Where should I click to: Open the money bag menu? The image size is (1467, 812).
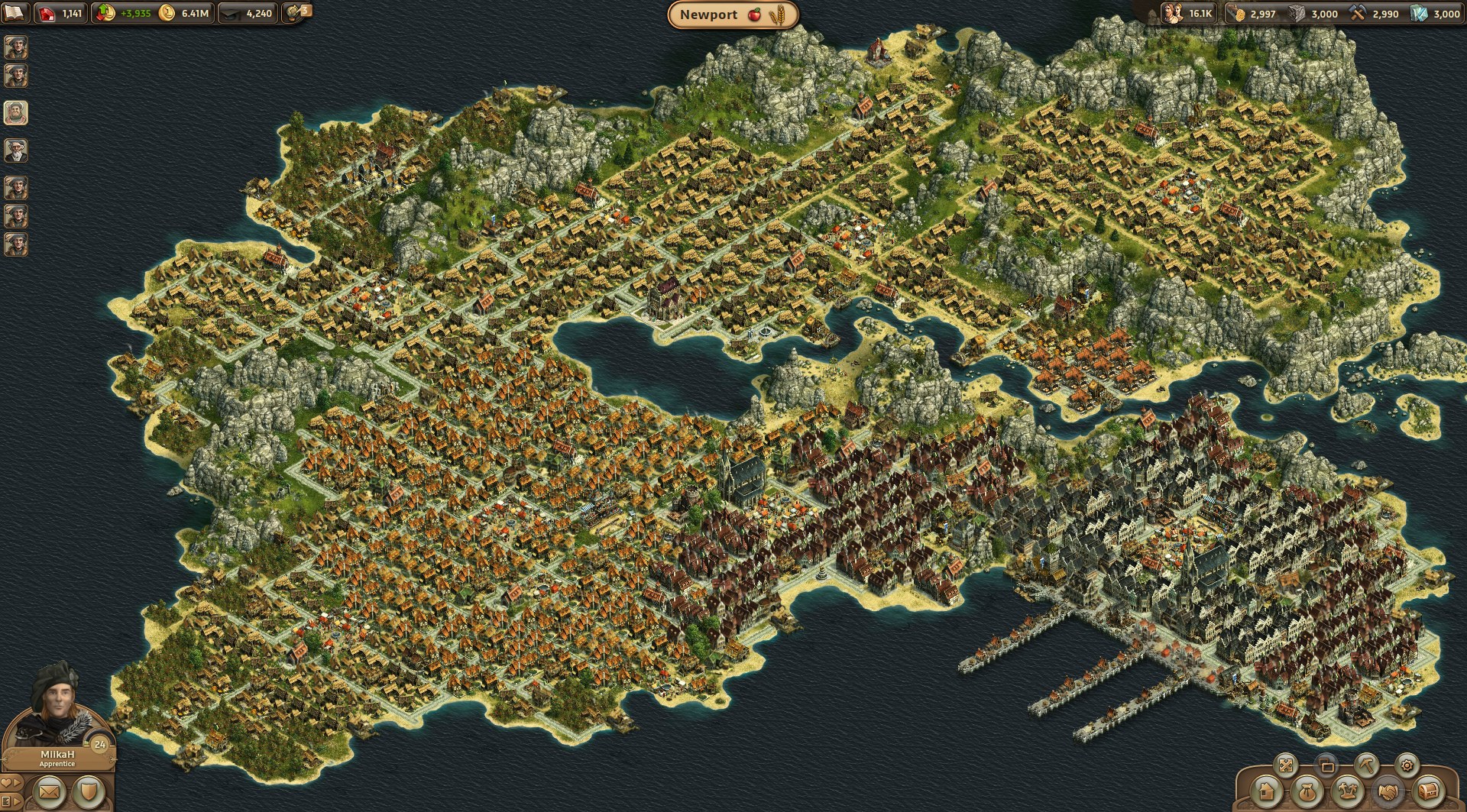pos(1307,792)
